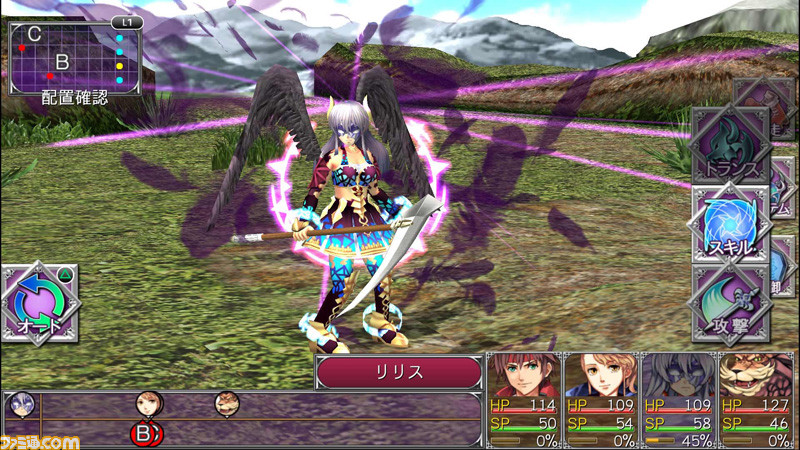Select the partially hidden top-right command tile

(772, 104)
